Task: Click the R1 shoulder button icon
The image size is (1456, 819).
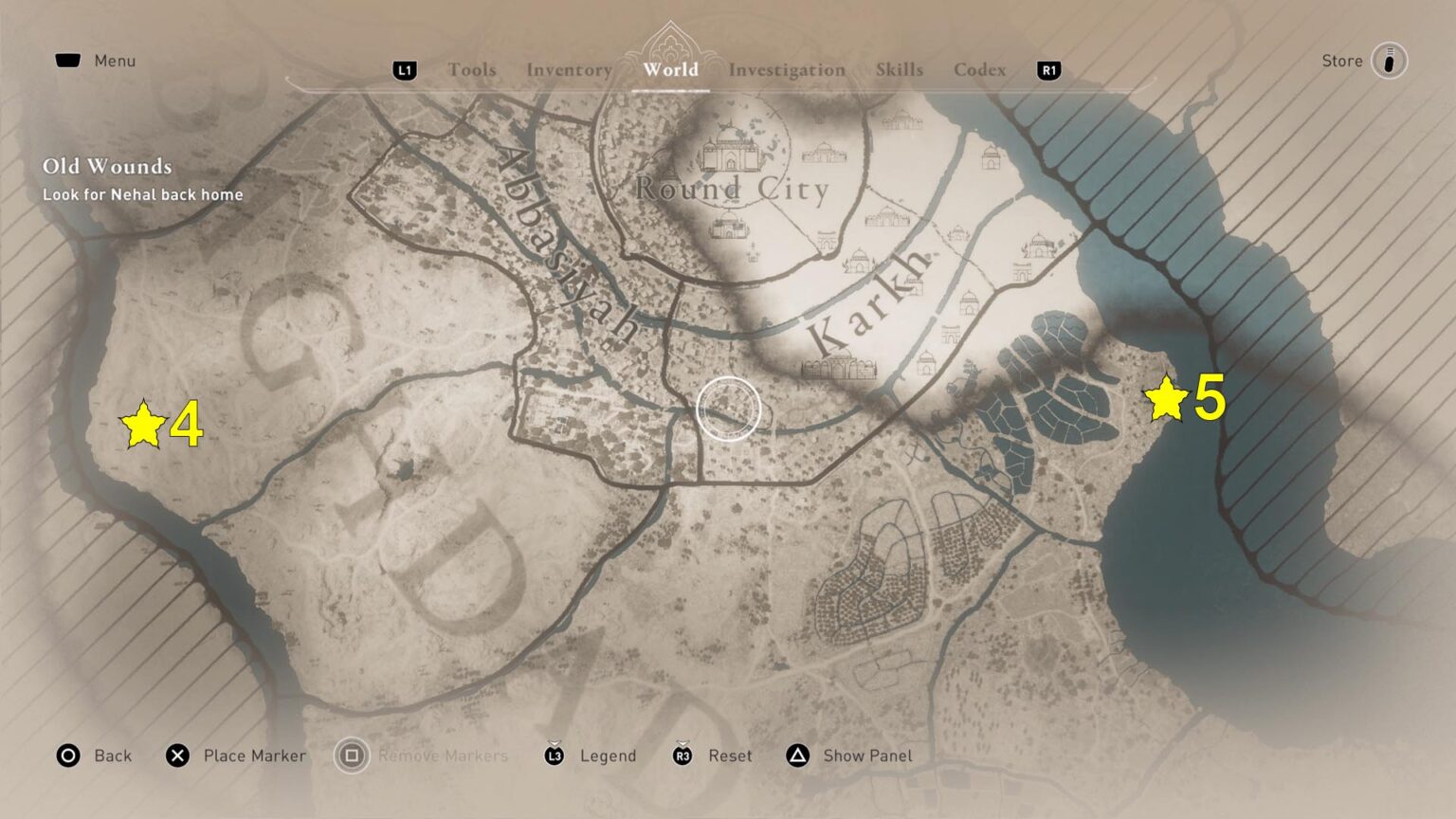Action: click(x=1047, y=70)
